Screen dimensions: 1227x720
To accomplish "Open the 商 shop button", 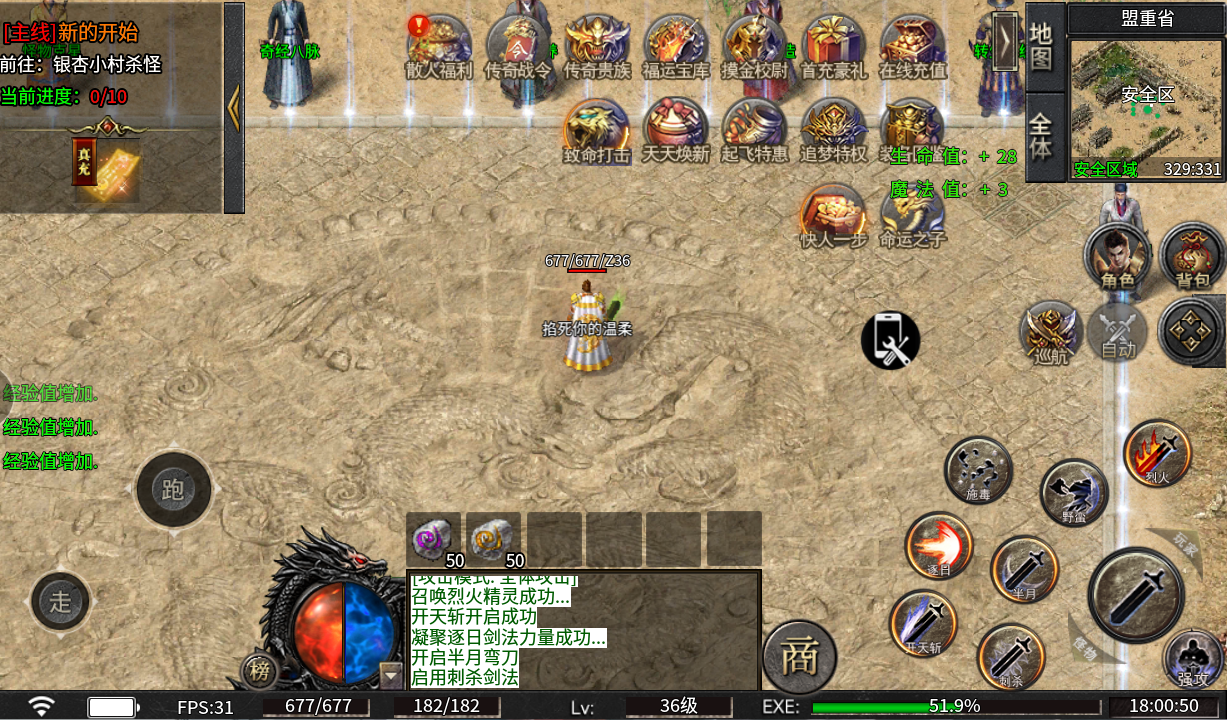I will click(x=799, y=656).
